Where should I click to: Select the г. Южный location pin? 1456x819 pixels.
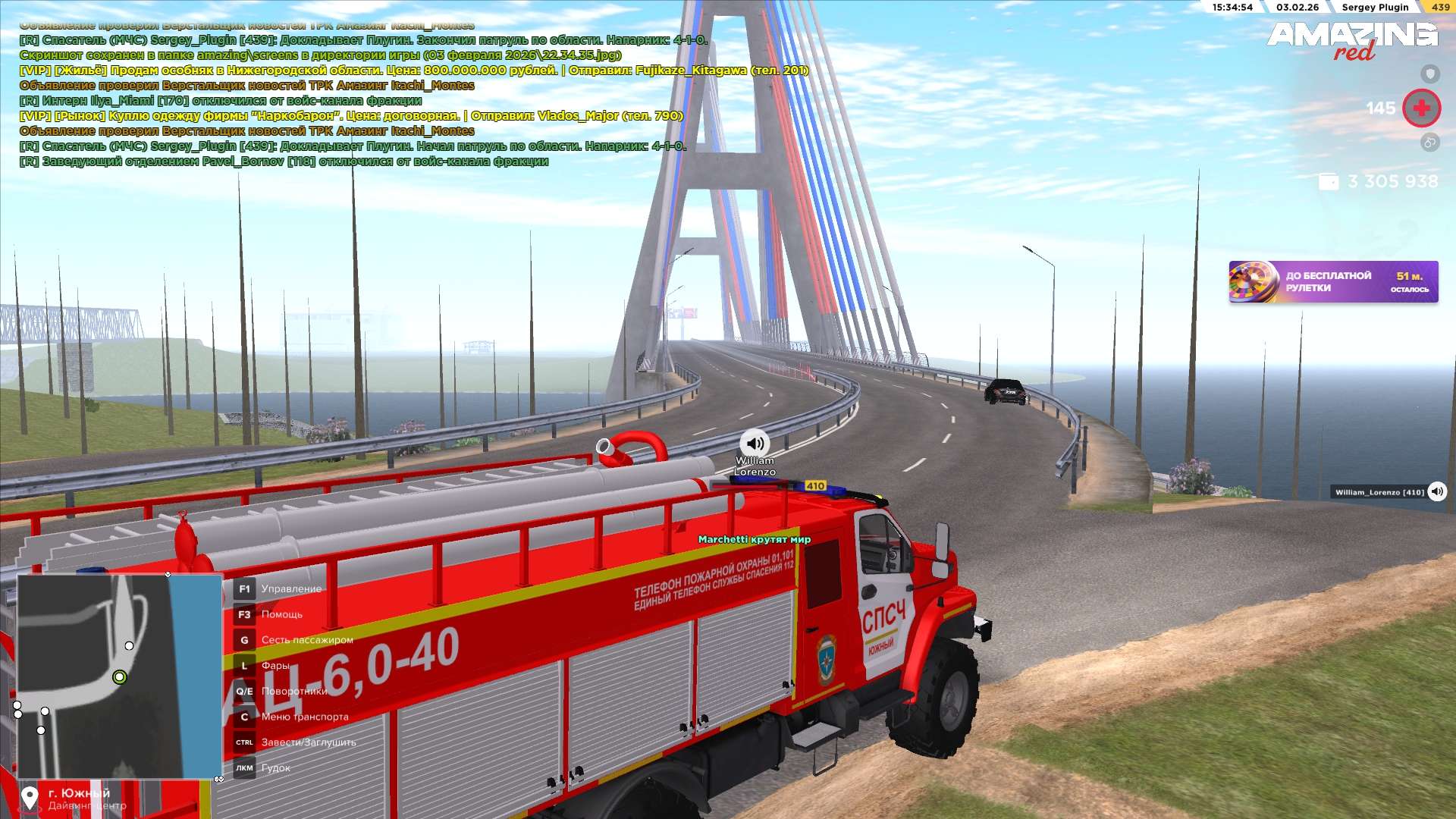30,798
